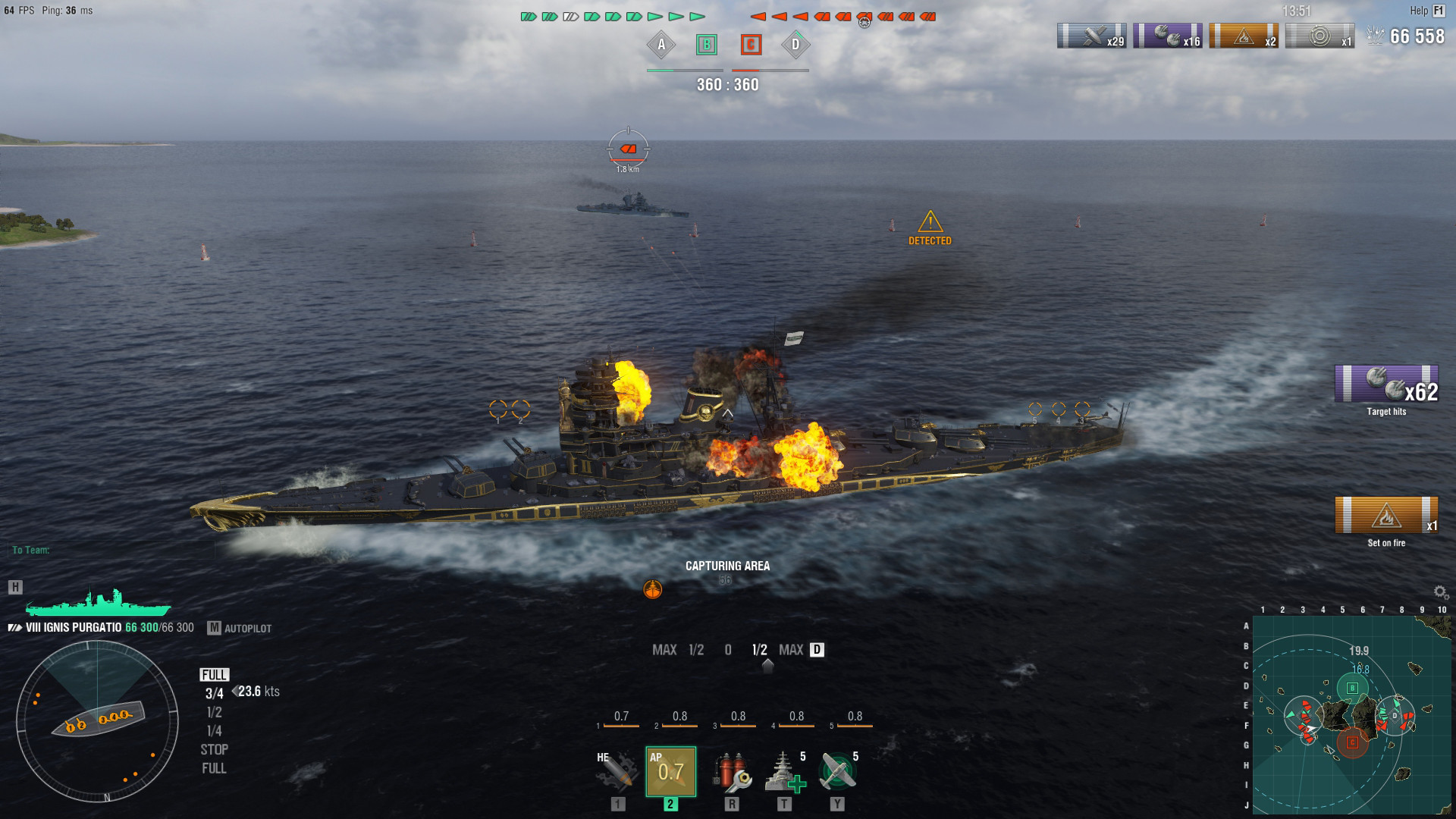Switch throttle to FULL speed
The width and height of the screenshot is (1456, 819).
point(215,675)
